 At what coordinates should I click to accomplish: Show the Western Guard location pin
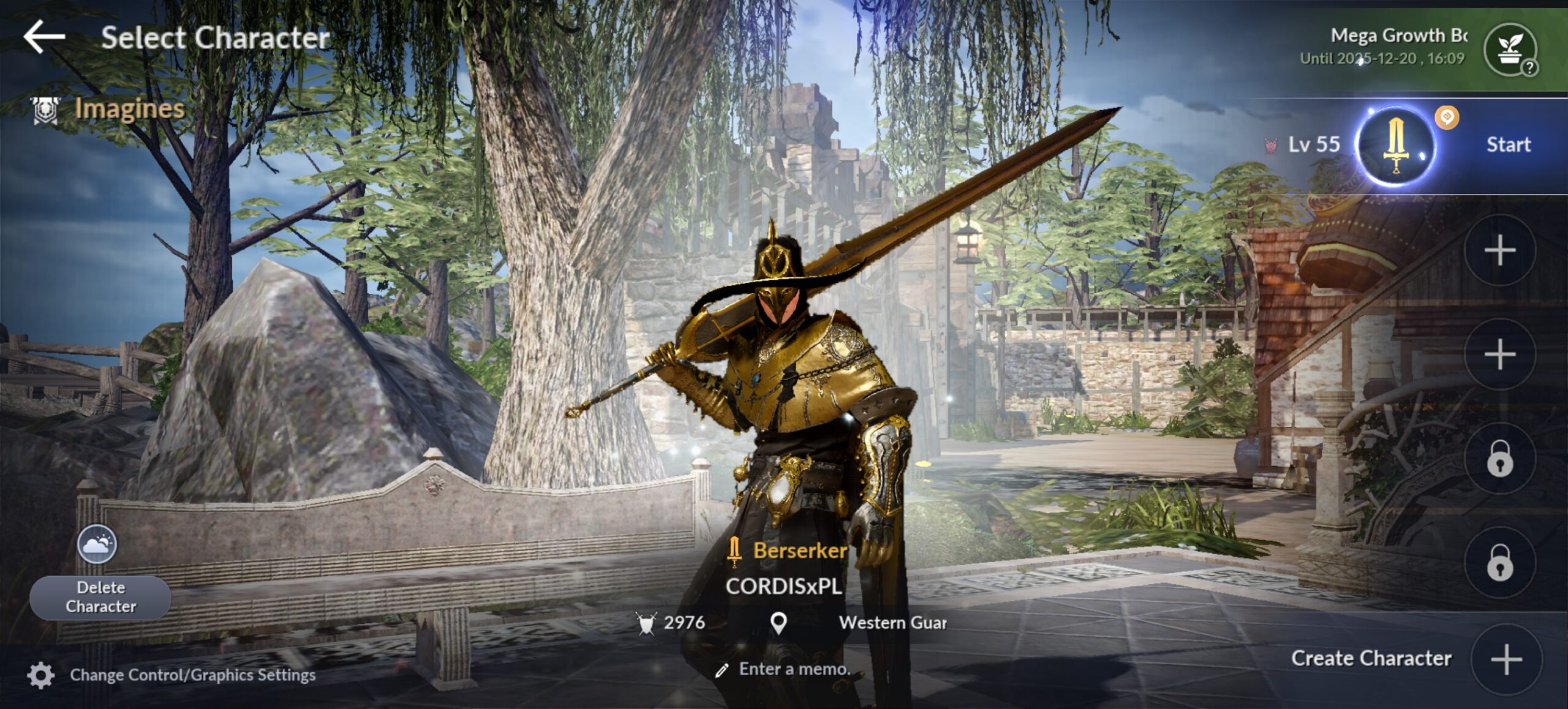point(778,623)
